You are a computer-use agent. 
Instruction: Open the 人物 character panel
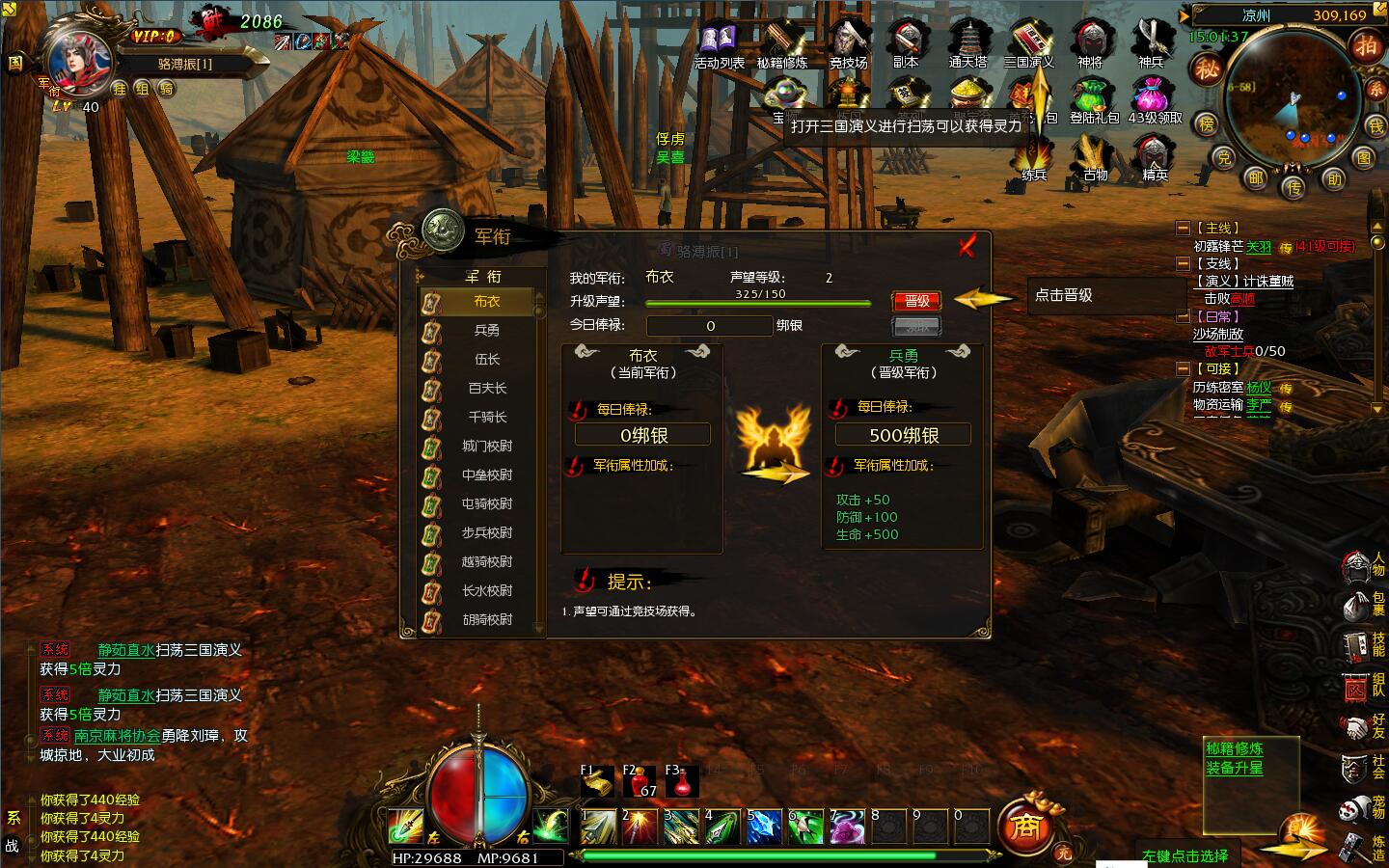[x=1358, y=569]
